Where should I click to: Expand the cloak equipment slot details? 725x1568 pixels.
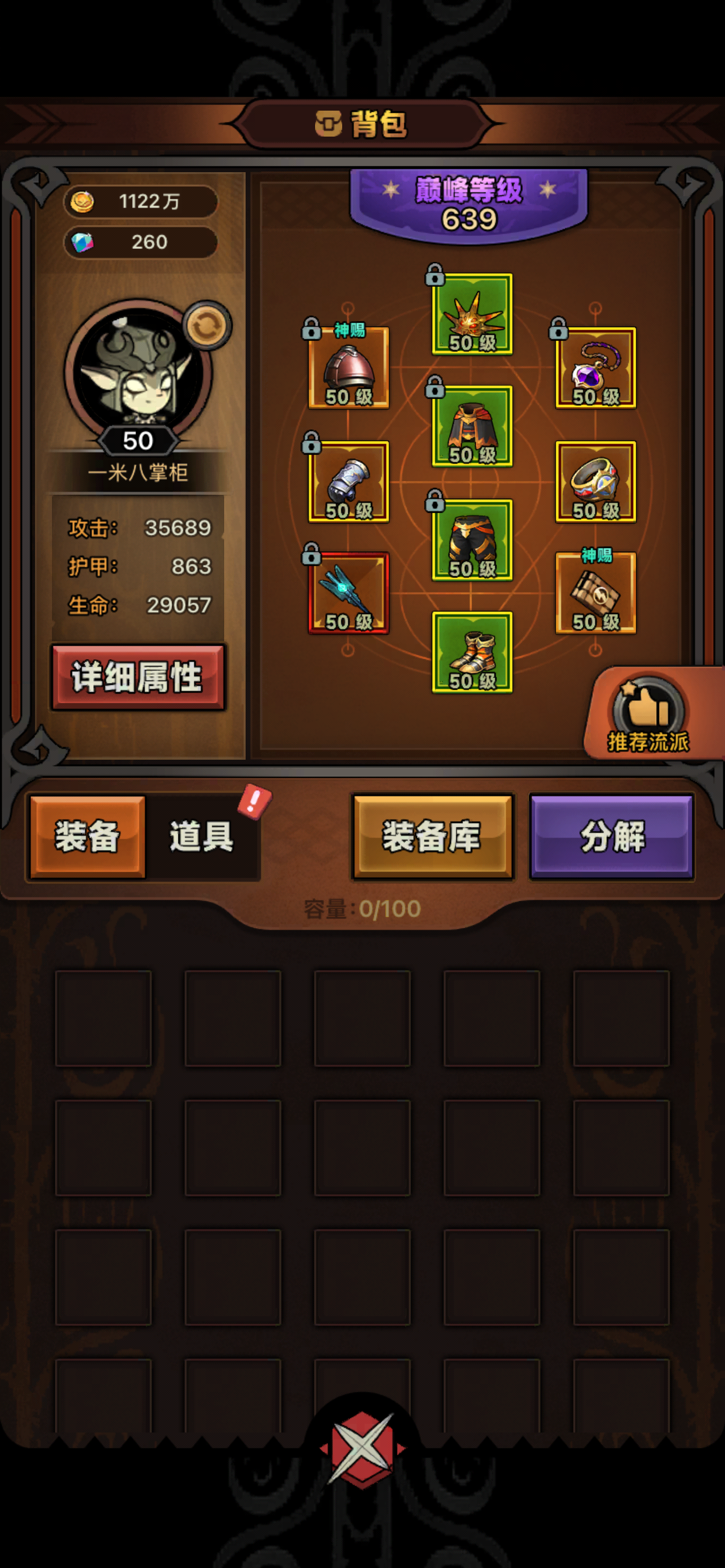pos(473,426)
